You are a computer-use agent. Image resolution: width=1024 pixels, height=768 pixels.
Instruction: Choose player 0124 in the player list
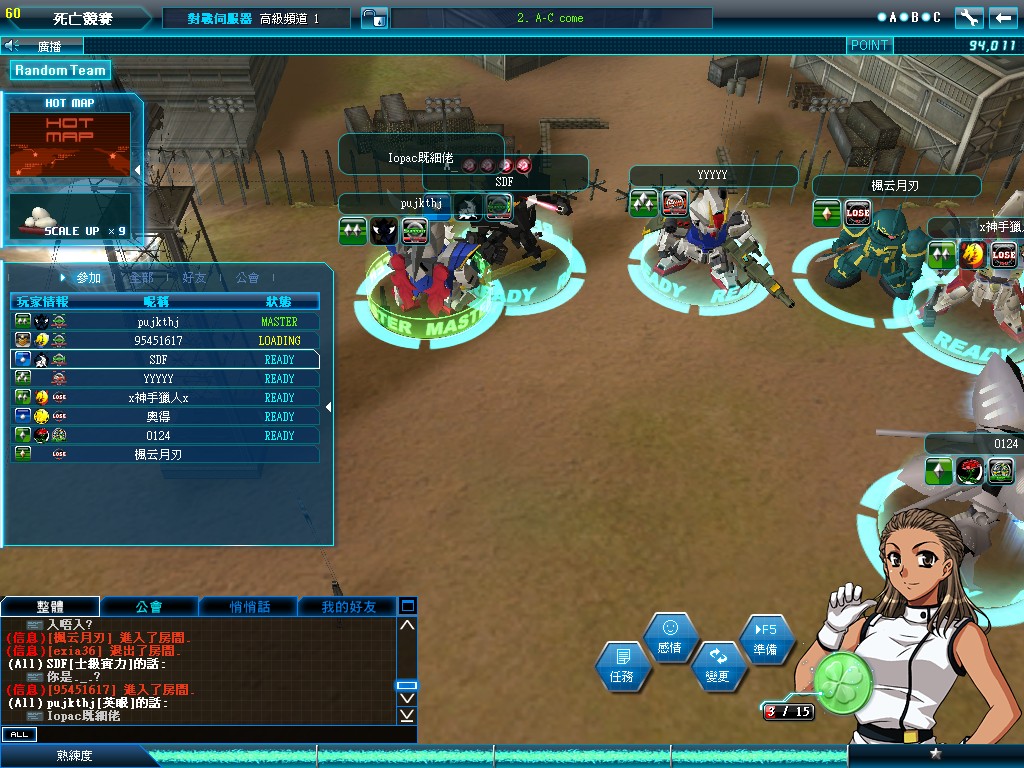click(x=166, y=436)
